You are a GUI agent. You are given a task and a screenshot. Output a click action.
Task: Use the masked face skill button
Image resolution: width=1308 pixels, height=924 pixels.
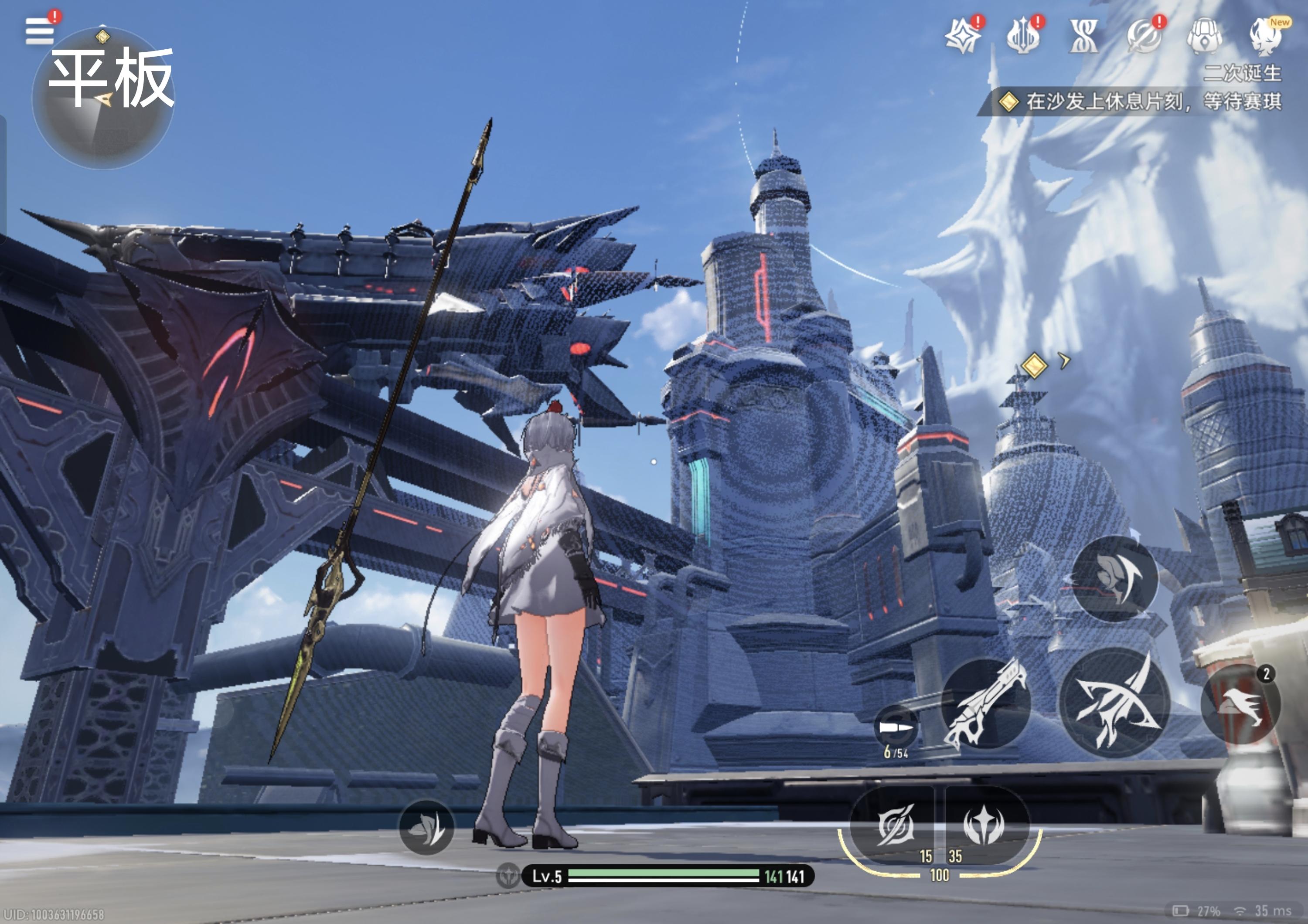(x=1115, y=578)
